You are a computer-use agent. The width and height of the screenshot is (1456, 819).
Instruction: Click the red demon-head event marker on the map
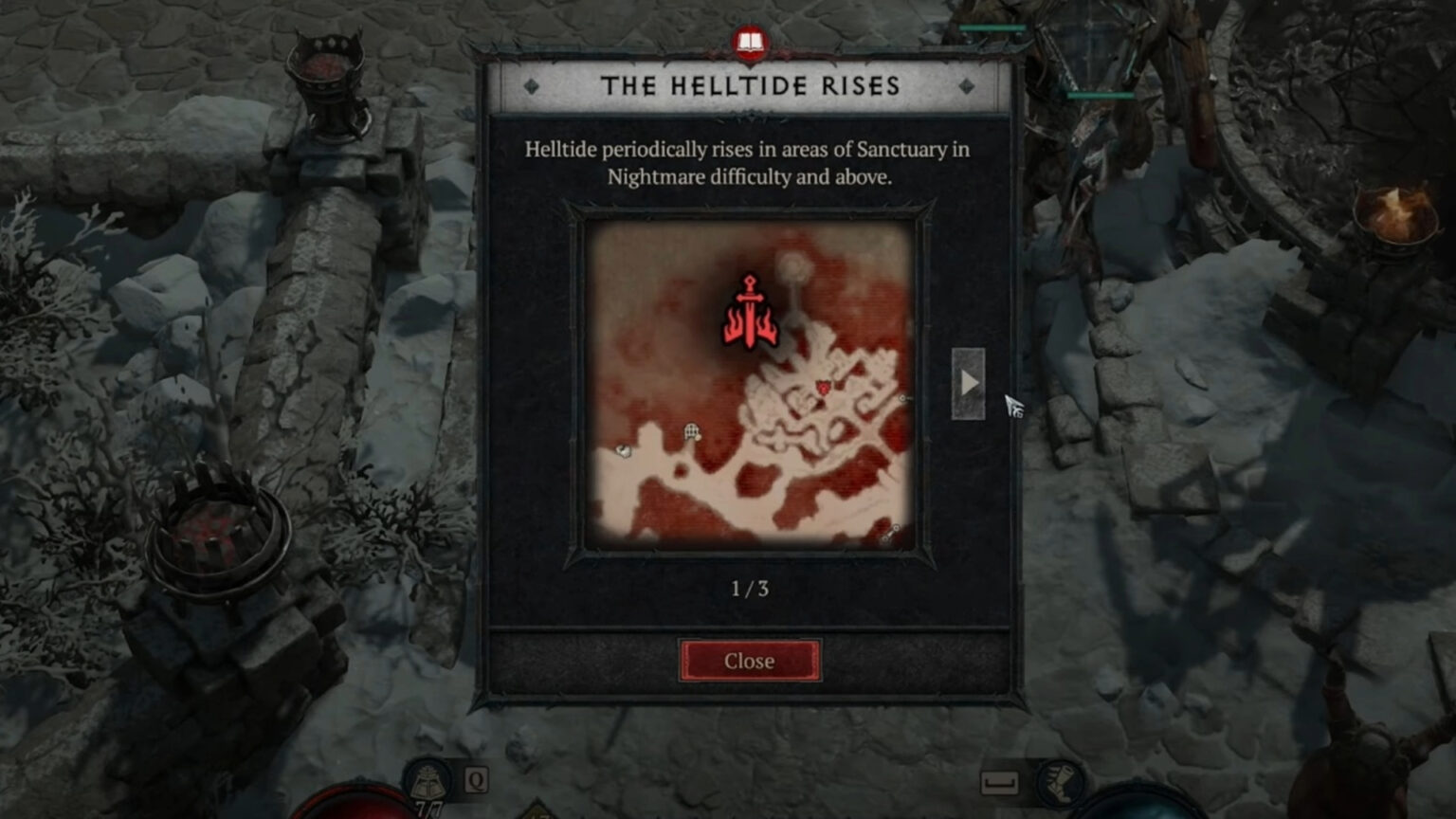(824, 387)
